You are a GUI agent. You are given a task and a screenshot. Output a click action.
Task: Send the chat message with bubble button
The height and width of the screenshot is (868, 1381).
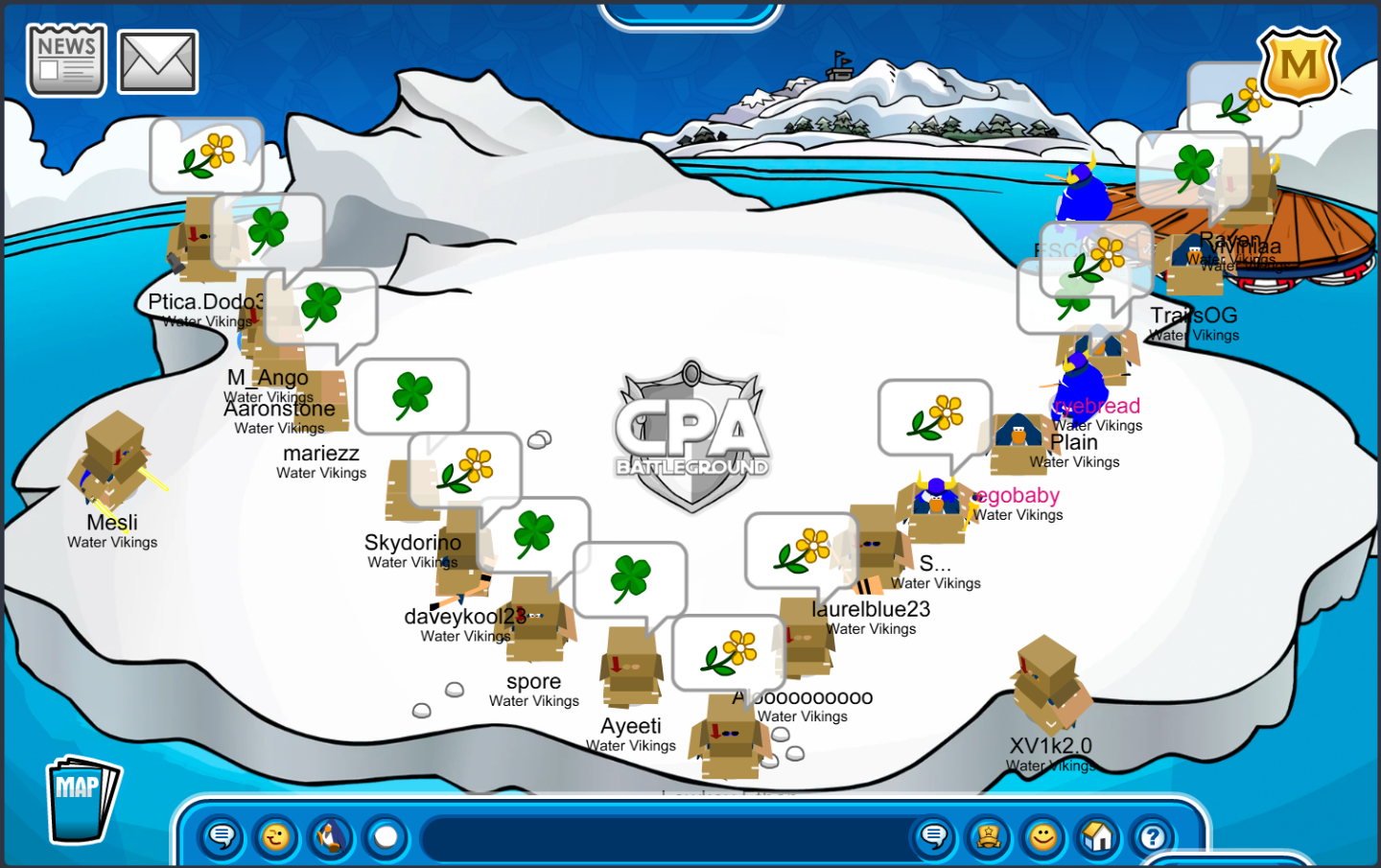[933, 837]
